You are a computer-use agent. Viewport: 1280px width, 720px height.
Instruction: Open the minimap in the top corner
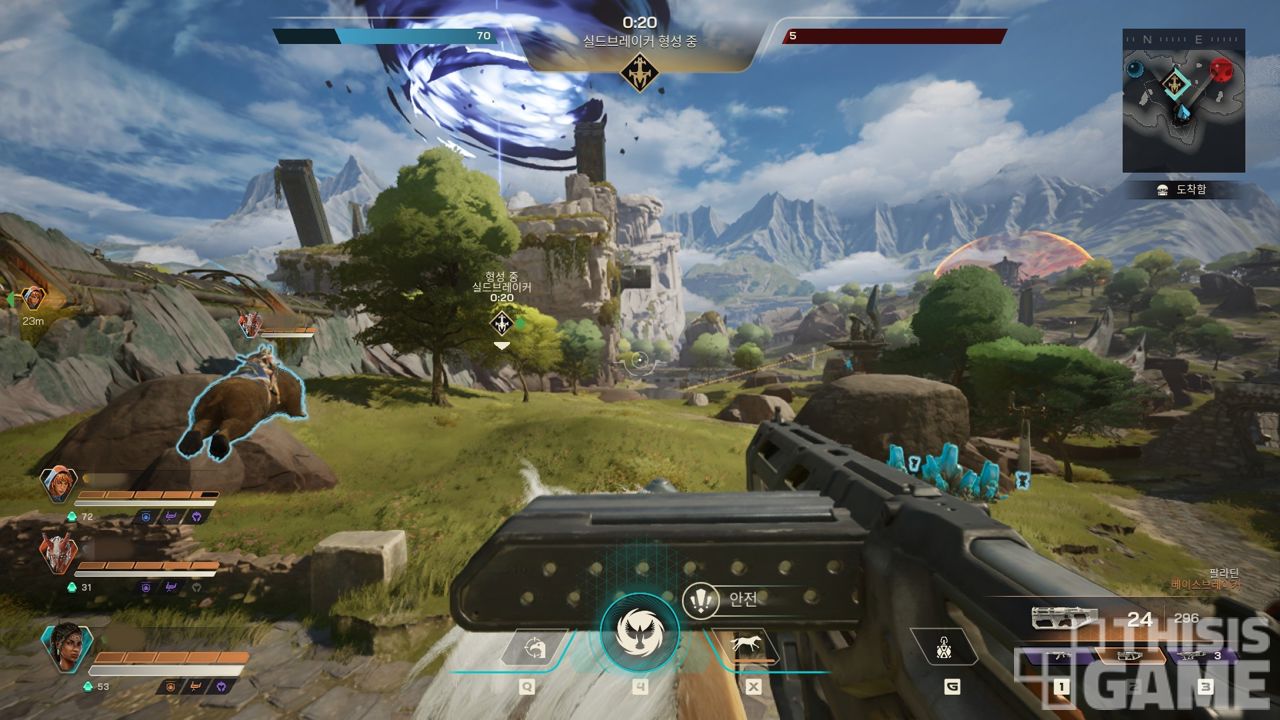[1183, 100]
